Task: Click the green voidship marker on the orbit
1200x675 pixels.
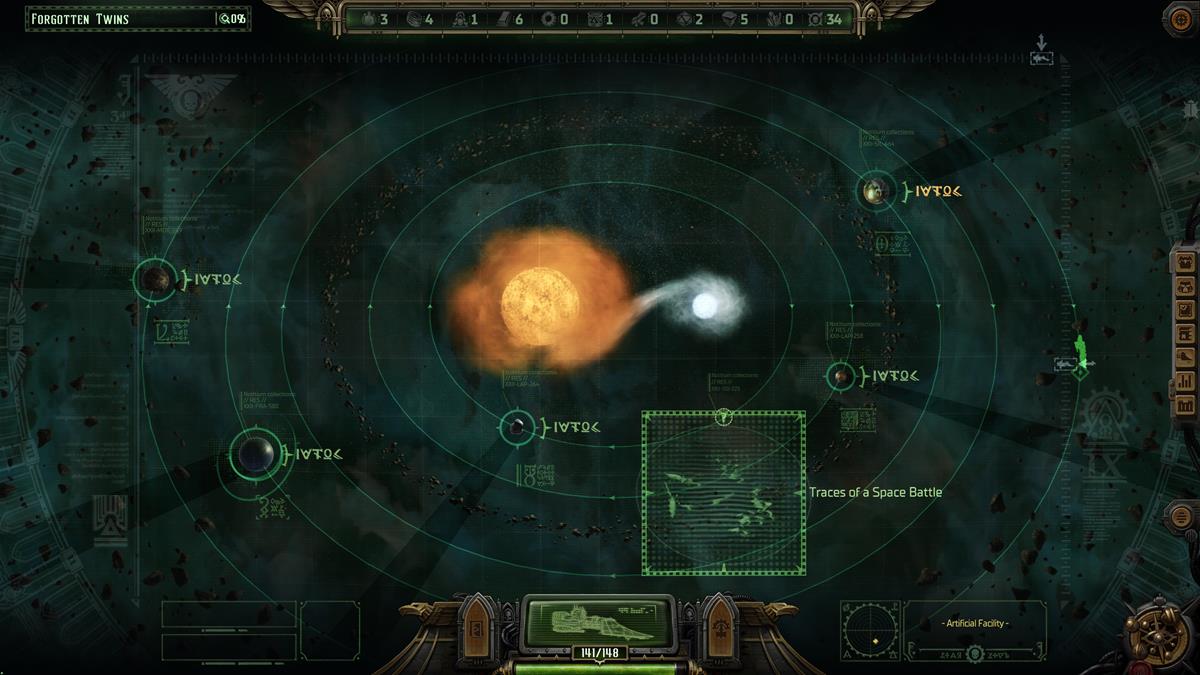Action: (x=1080, y=355)
